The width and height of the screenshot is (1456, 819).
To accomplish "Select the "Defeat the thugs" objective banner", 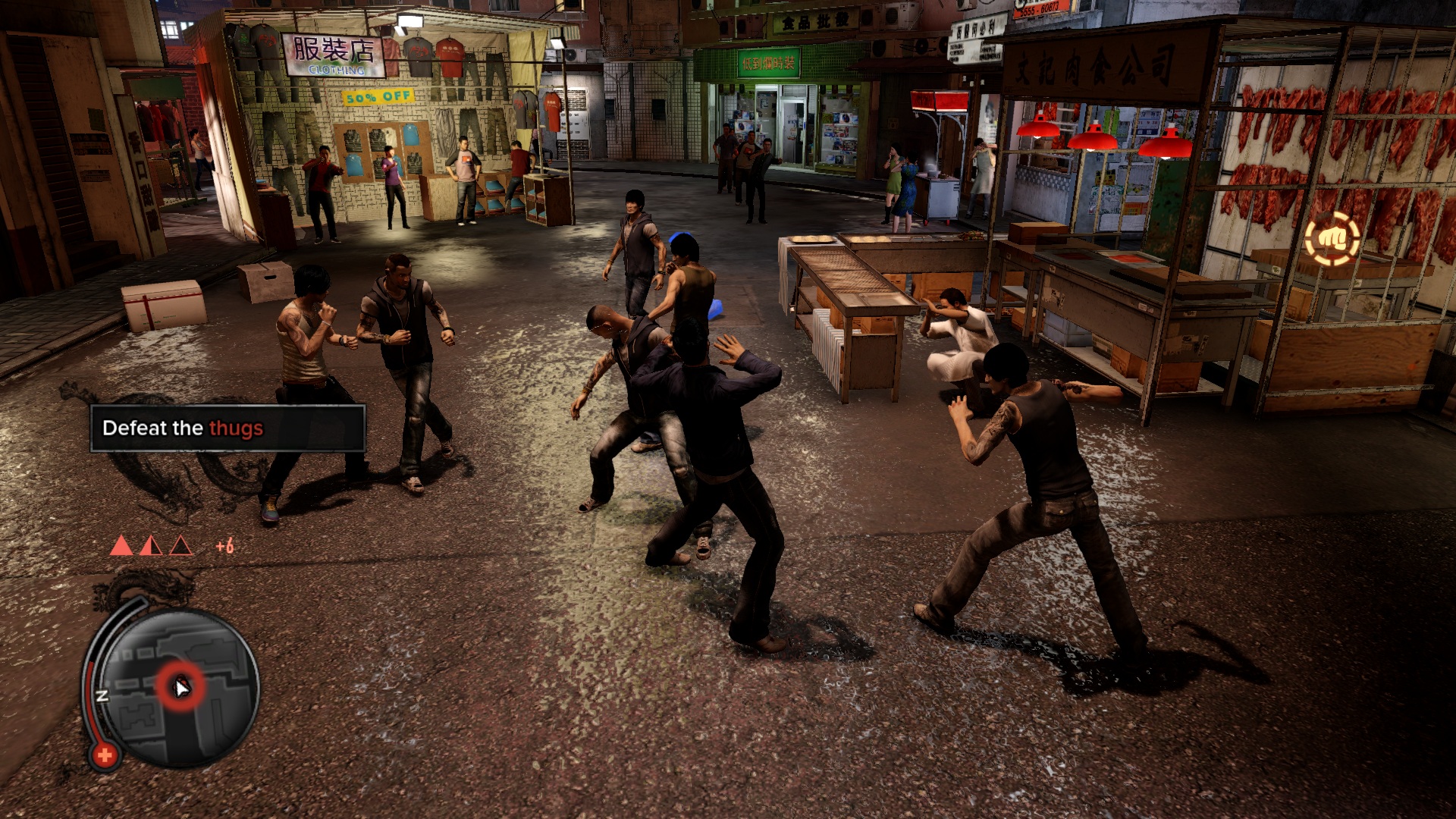I will coord(227,428).
